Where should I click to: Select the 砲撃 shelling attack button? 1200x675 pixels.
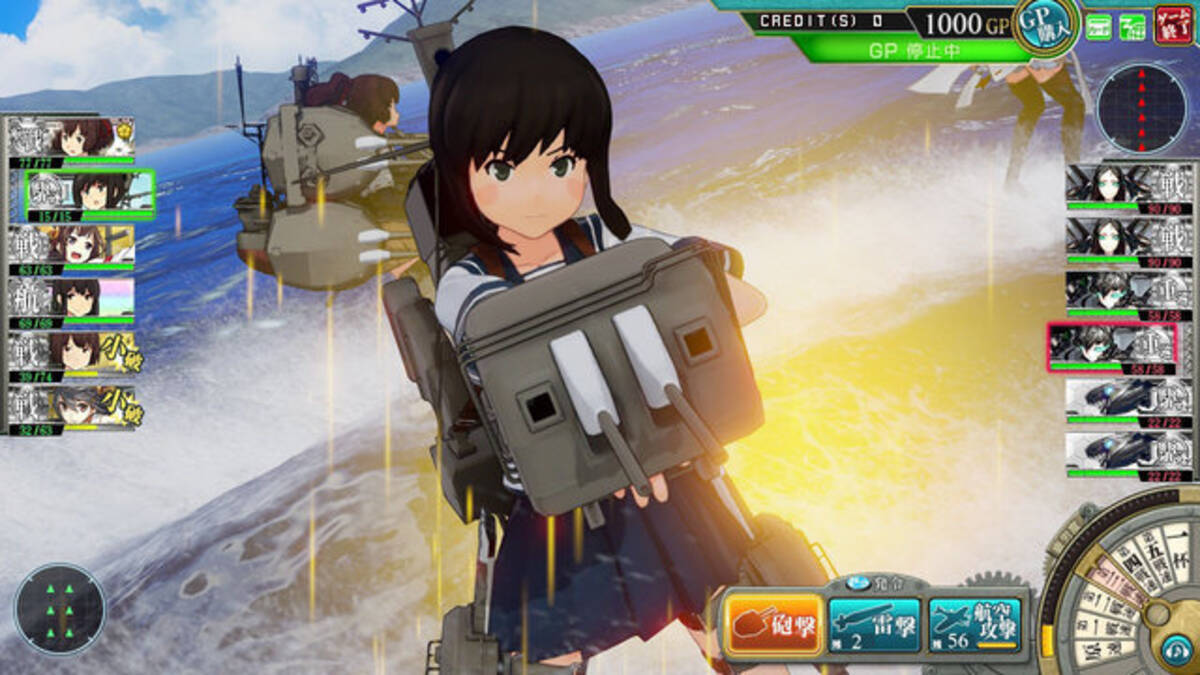pos(774,626)
